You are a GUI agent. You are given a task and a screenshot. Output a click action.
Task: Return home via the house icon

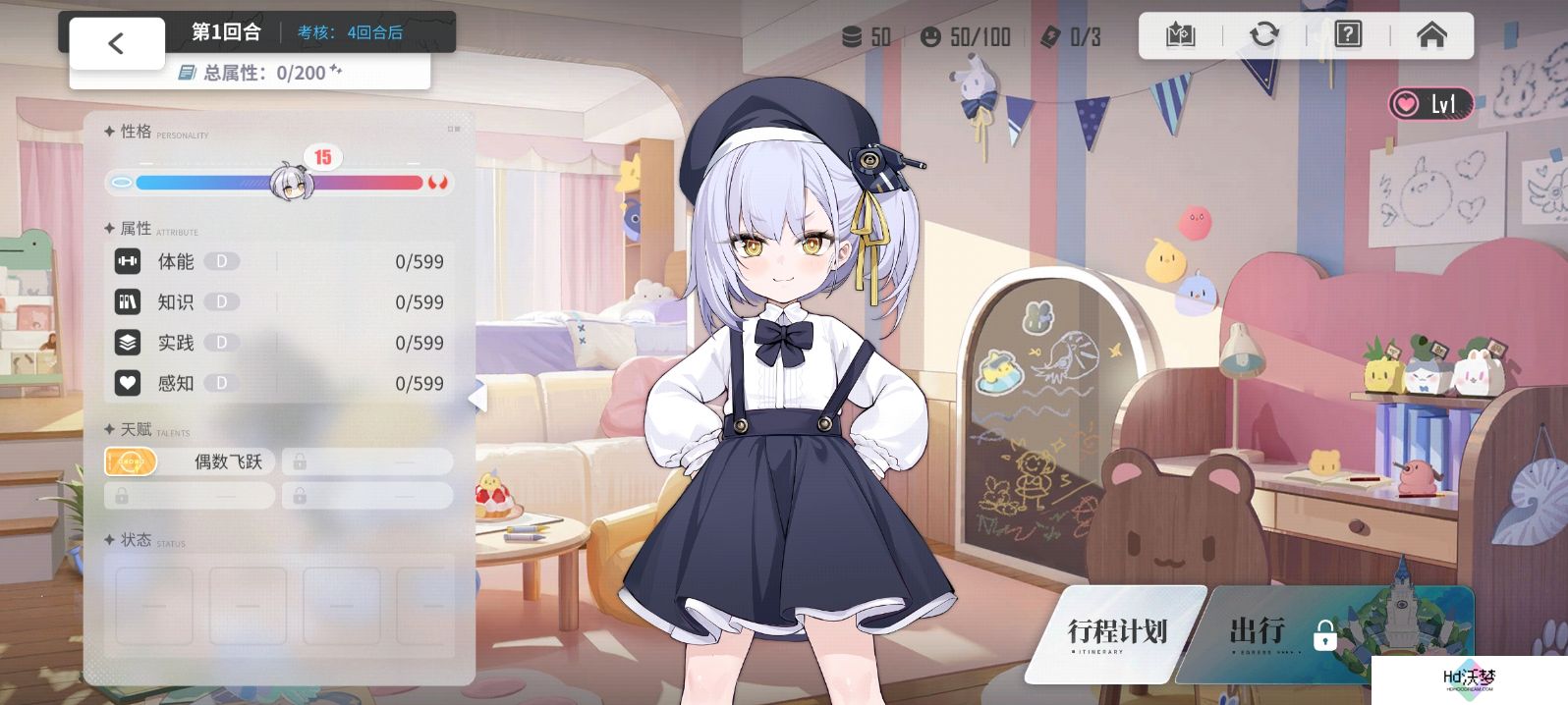1431,35
